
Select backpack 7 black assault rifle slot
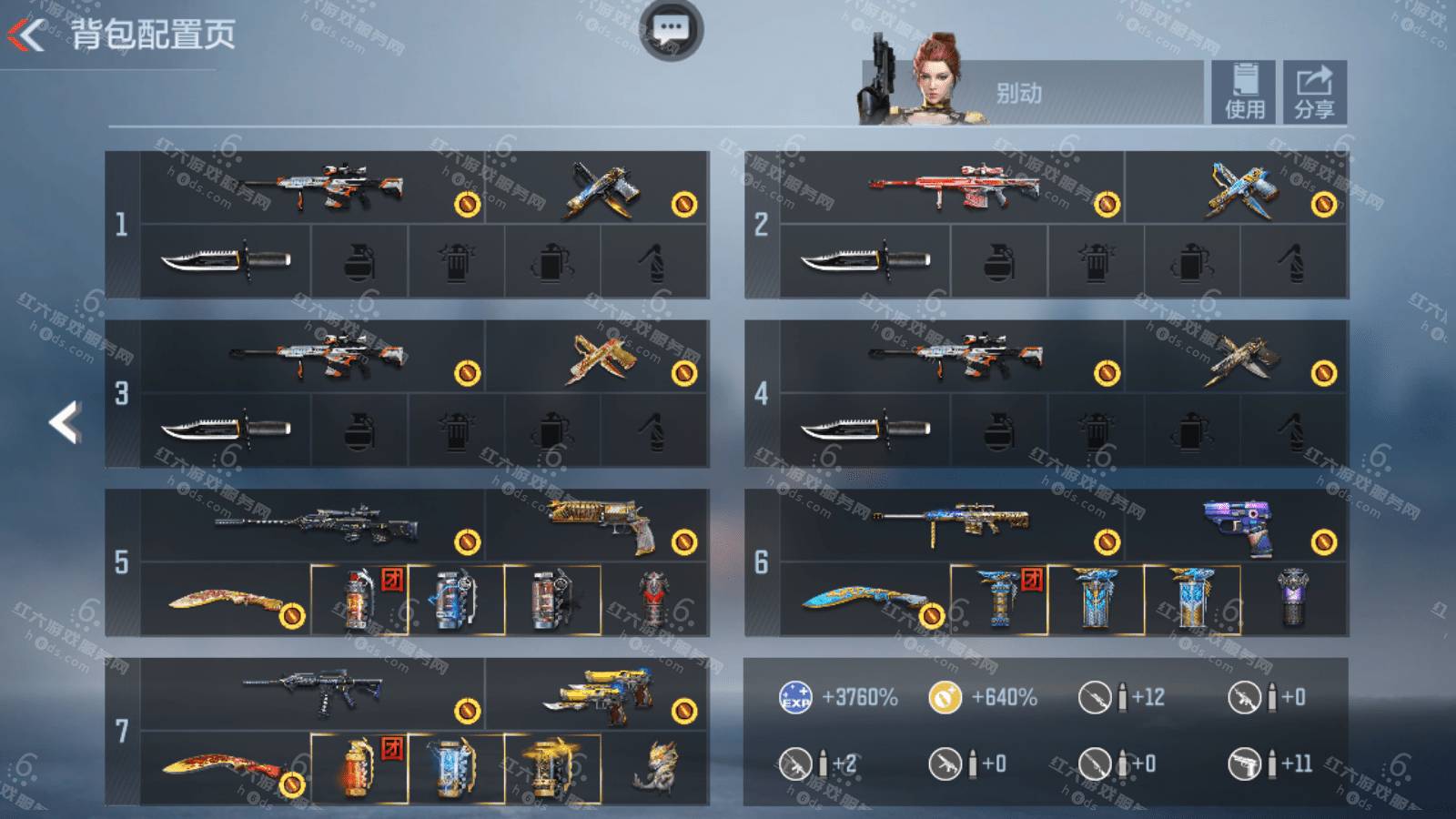click(x=314, y=693)
